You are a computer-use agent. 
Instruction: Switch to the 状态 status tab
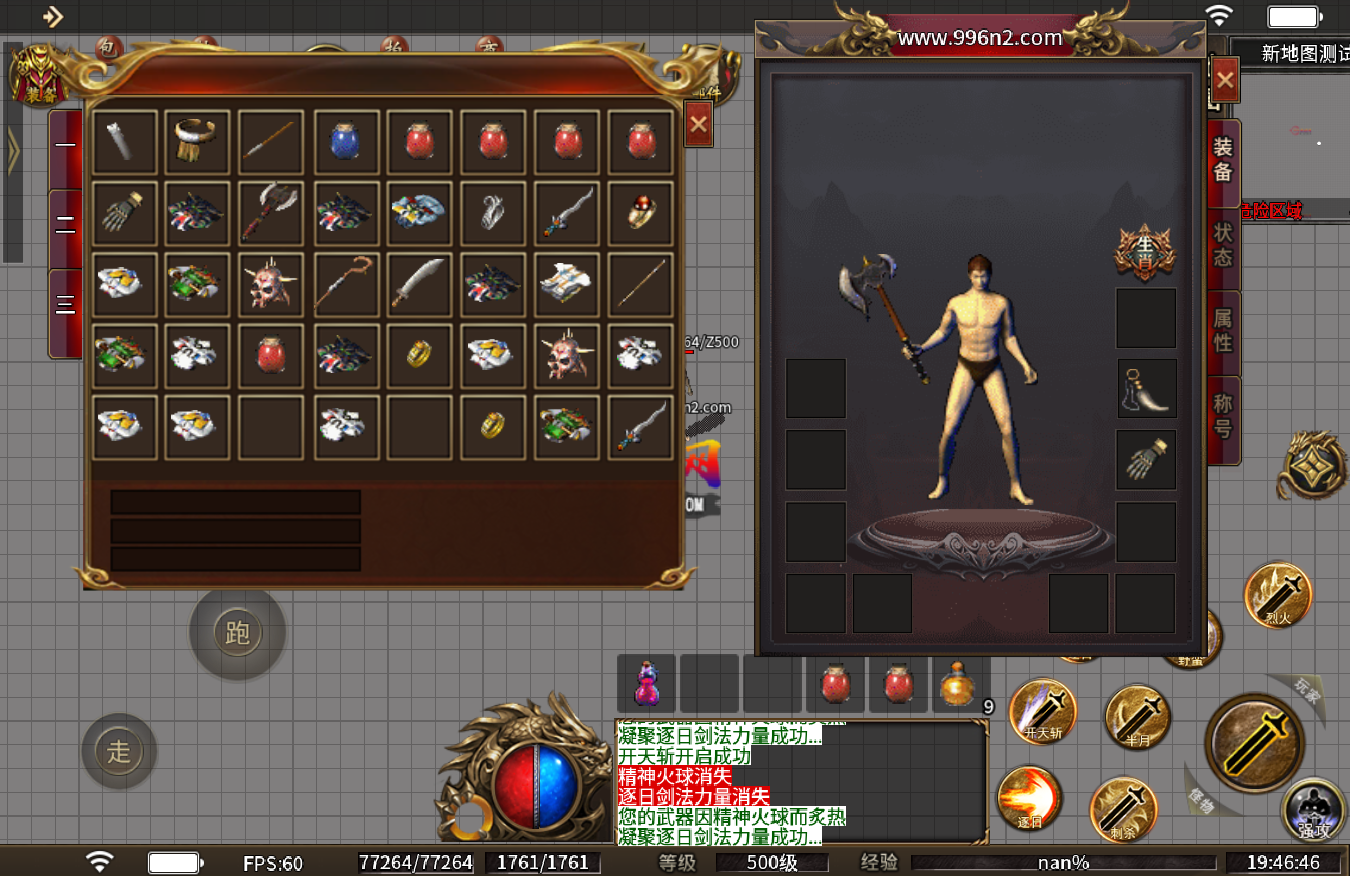coord(1223,244)
